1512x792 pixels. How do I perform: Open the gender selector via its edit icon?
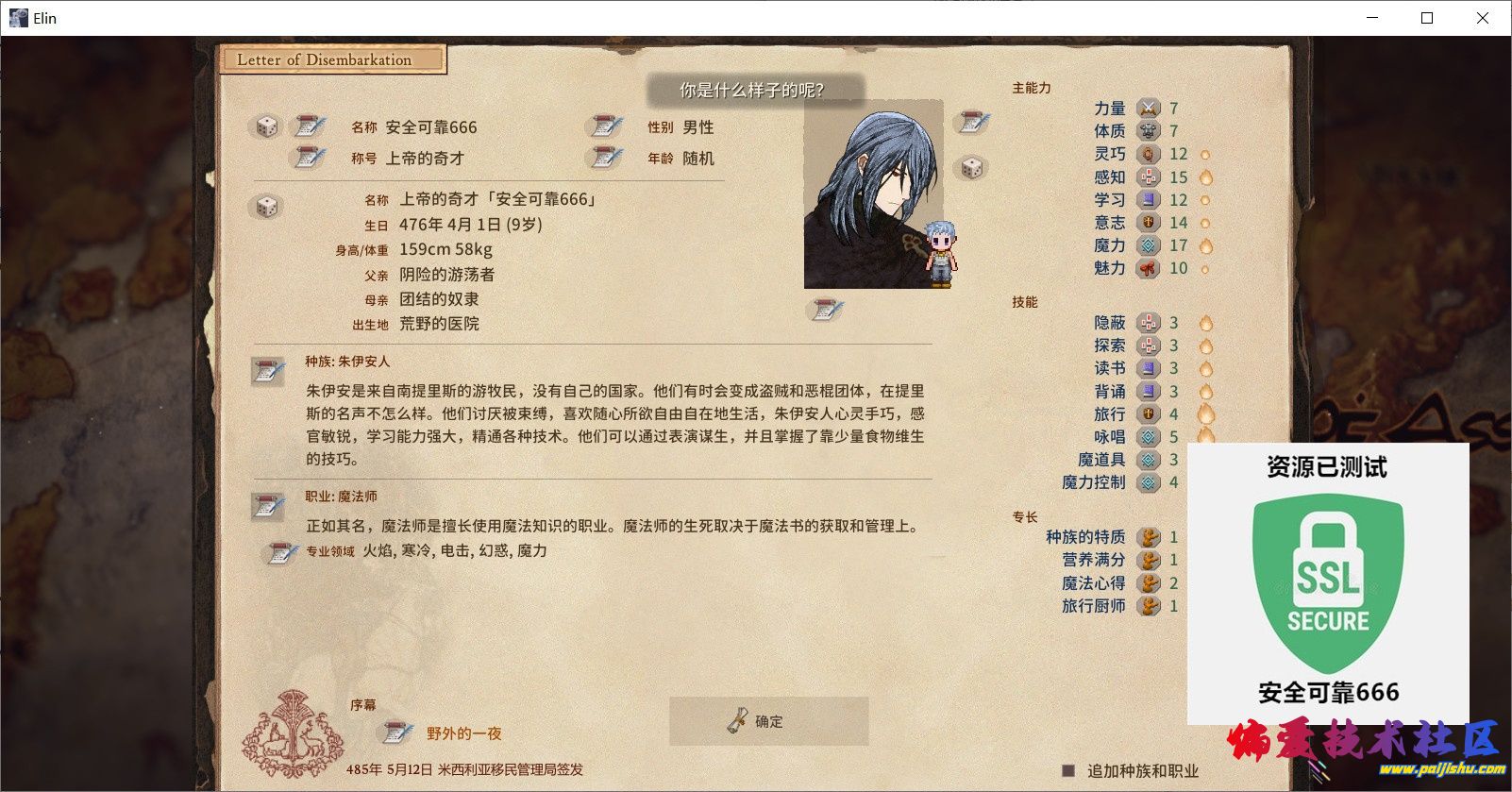click(x=605, y=126)
